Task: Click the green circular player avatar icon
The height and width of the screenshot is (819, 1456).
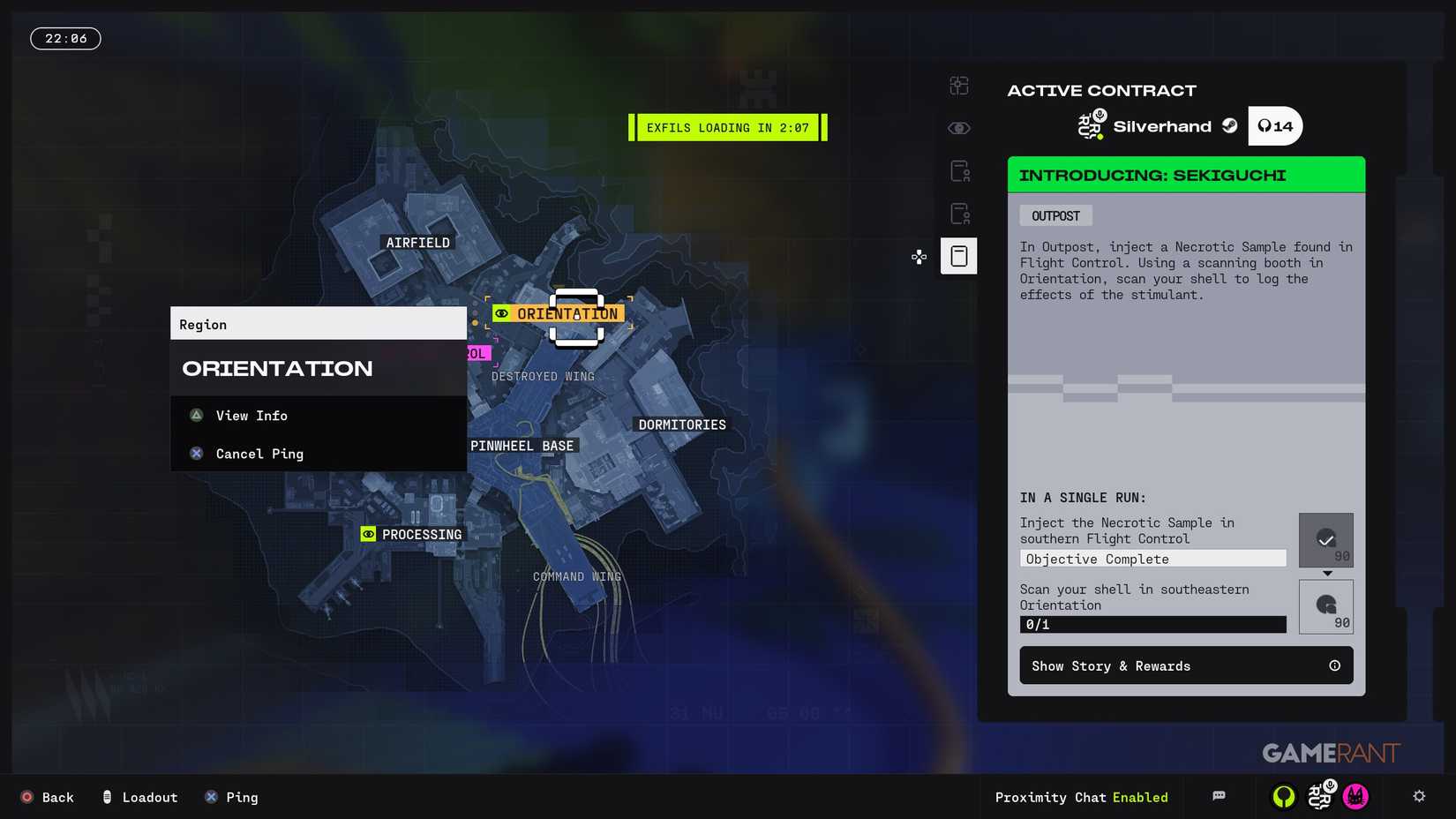Action: coord(1284,797)
